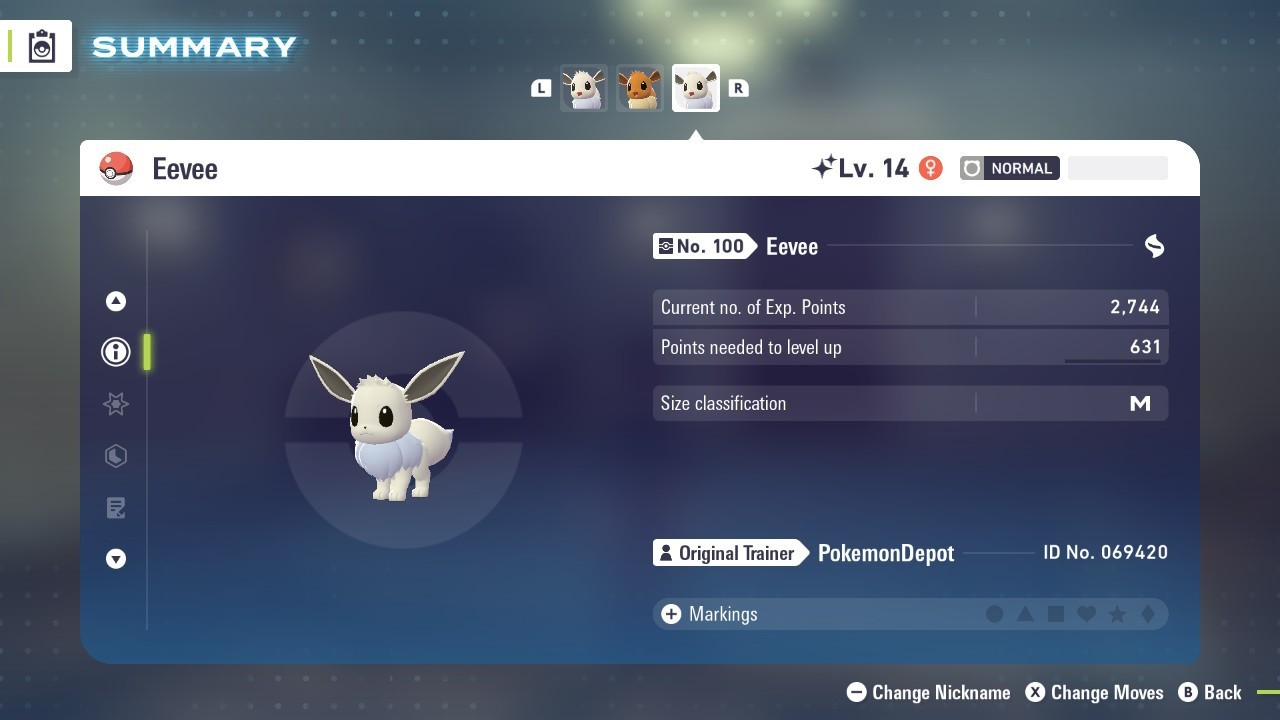Expand Markings using the plus icon
The image size is (1280, 720).
click(x=671, y=613)
